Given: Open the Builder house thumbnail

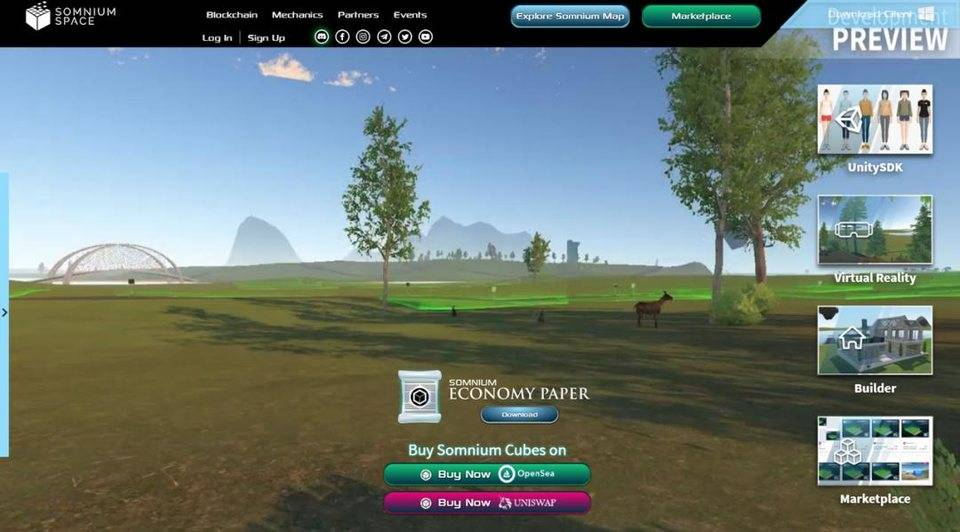Looking at the screenshot, I should pyautogui.click(x=875, y=340).
